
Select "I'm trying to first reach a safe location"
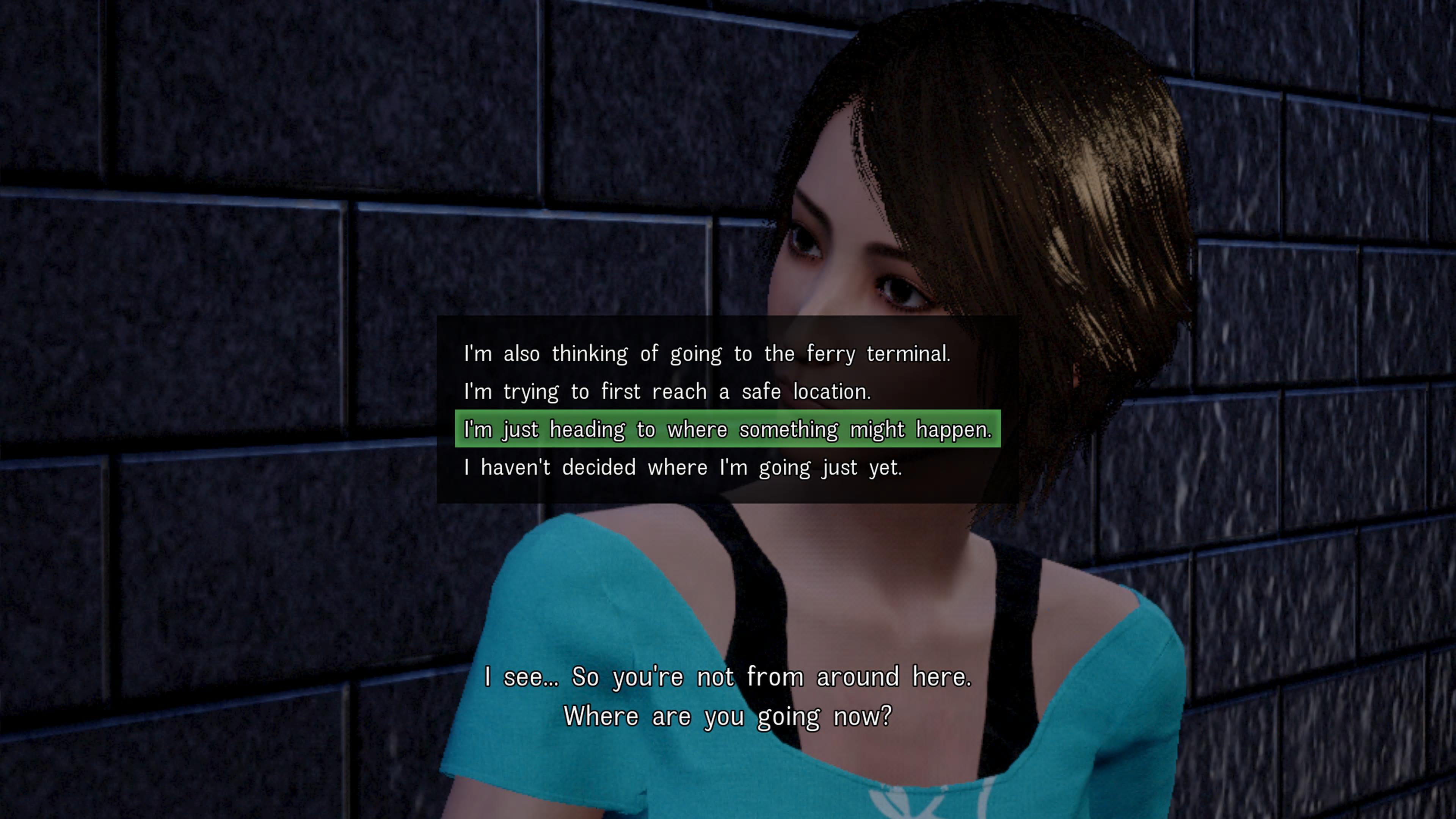click(667, 392)
